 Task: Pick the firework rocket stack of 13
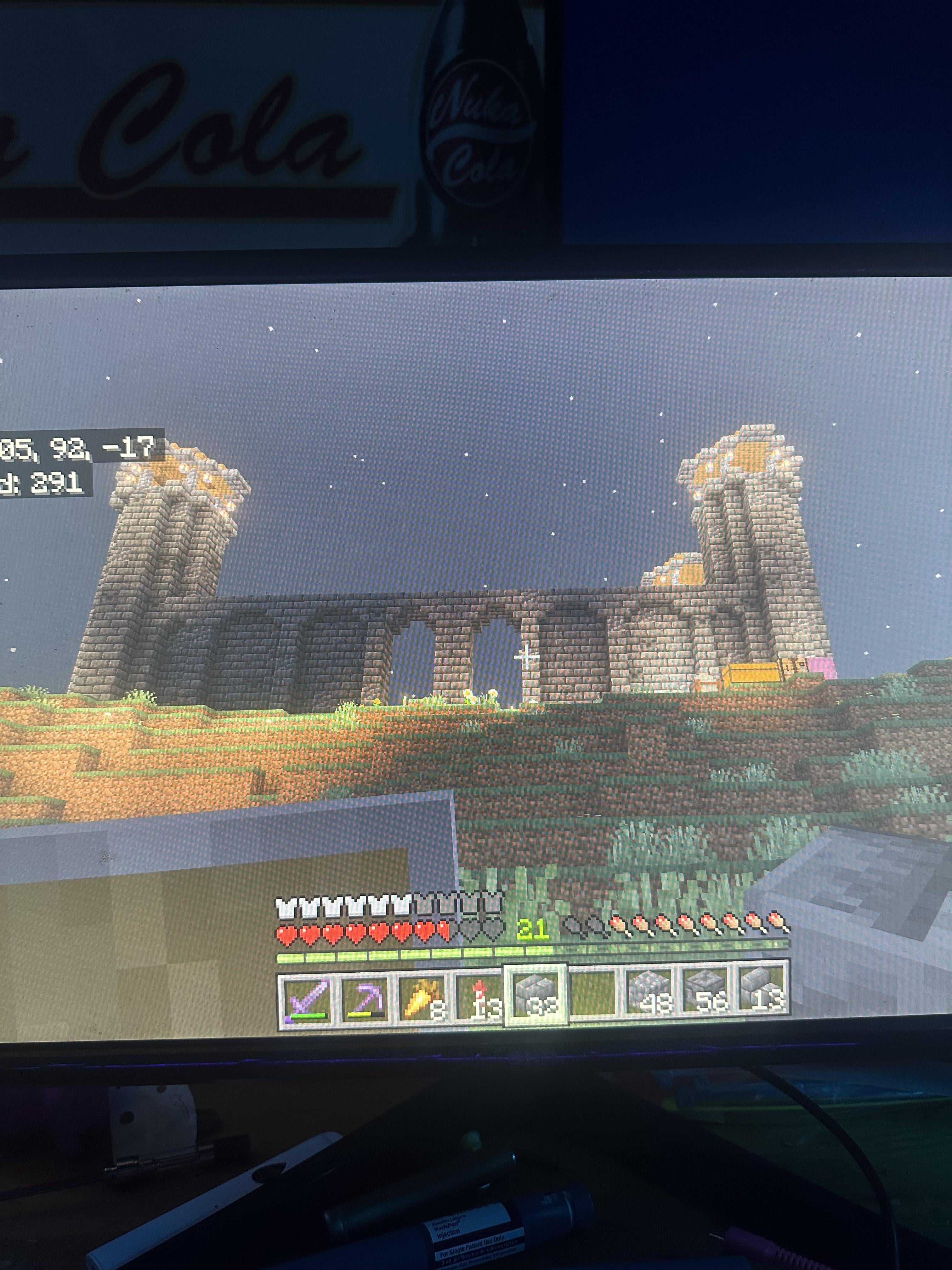point(479,998)
